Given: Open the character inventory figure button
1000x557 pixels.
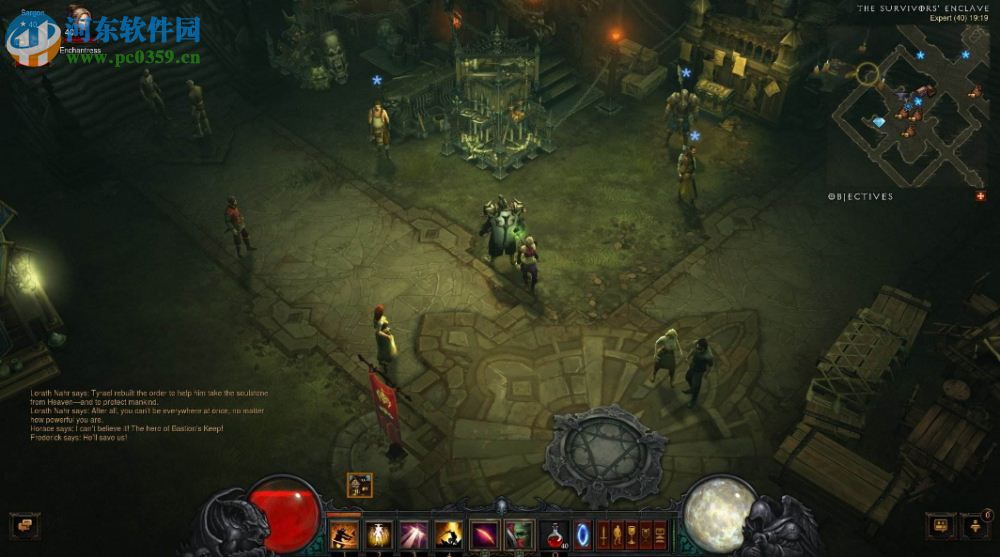Looking at the screenshot, I should click(617, 534).
